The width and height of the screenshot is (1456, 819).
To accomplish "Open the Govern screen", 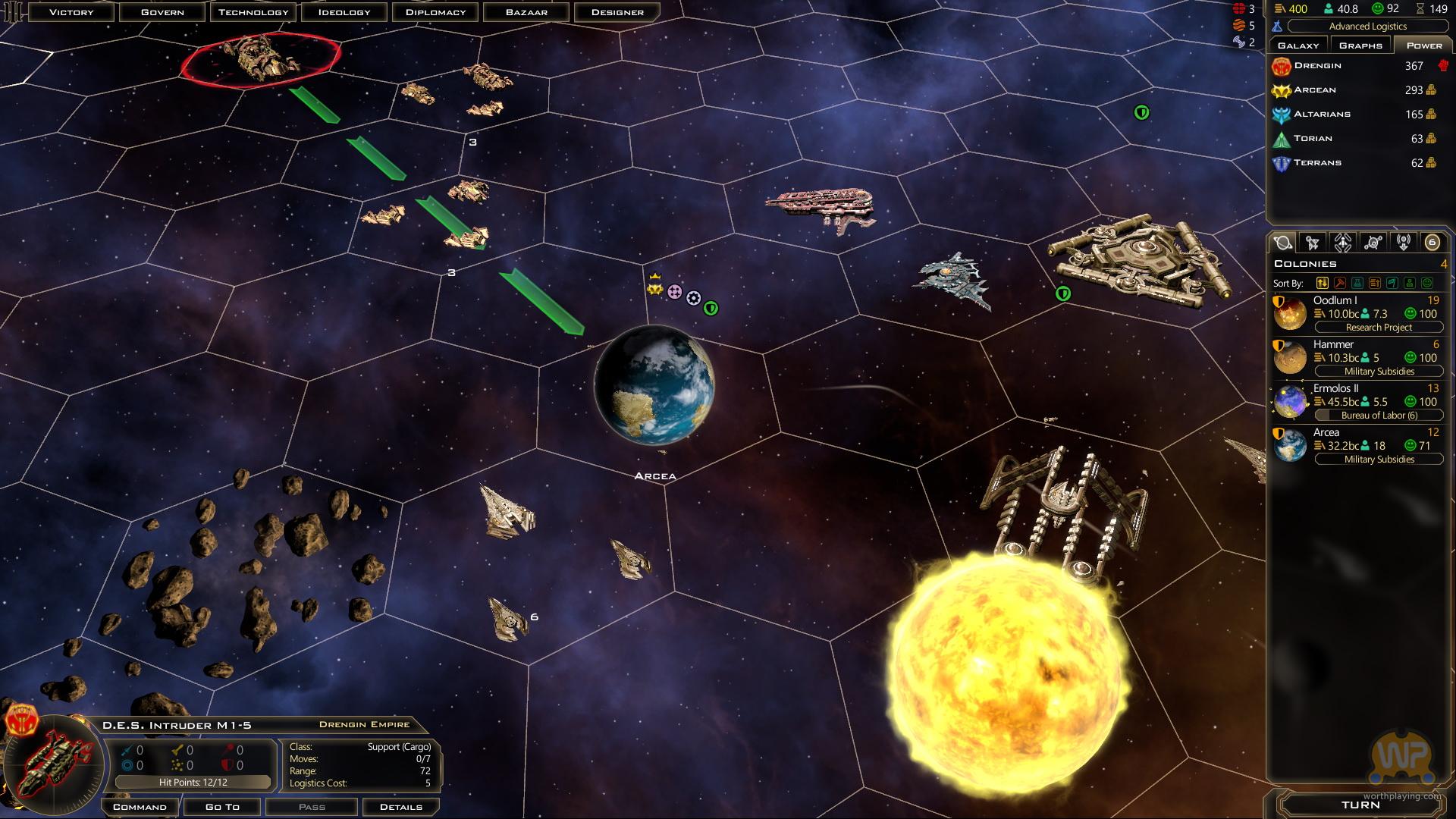I will pos(162,12).
